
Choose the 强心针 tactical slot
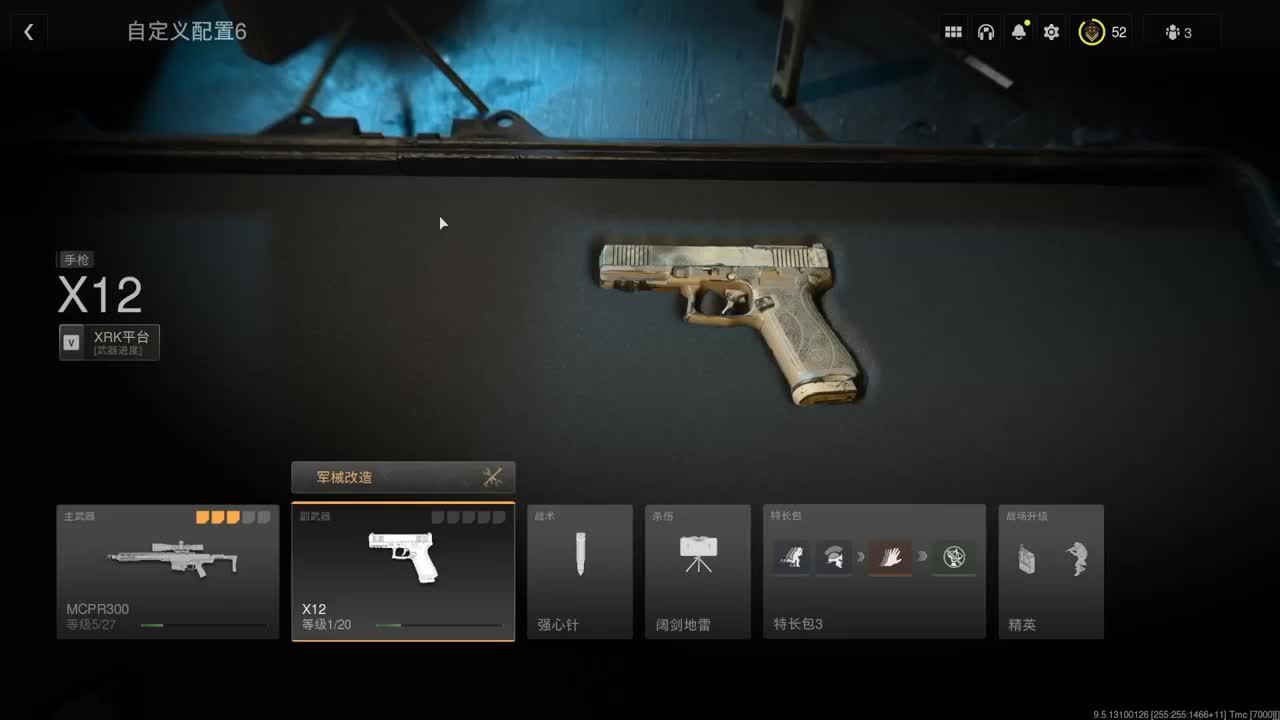pos(580,571)
